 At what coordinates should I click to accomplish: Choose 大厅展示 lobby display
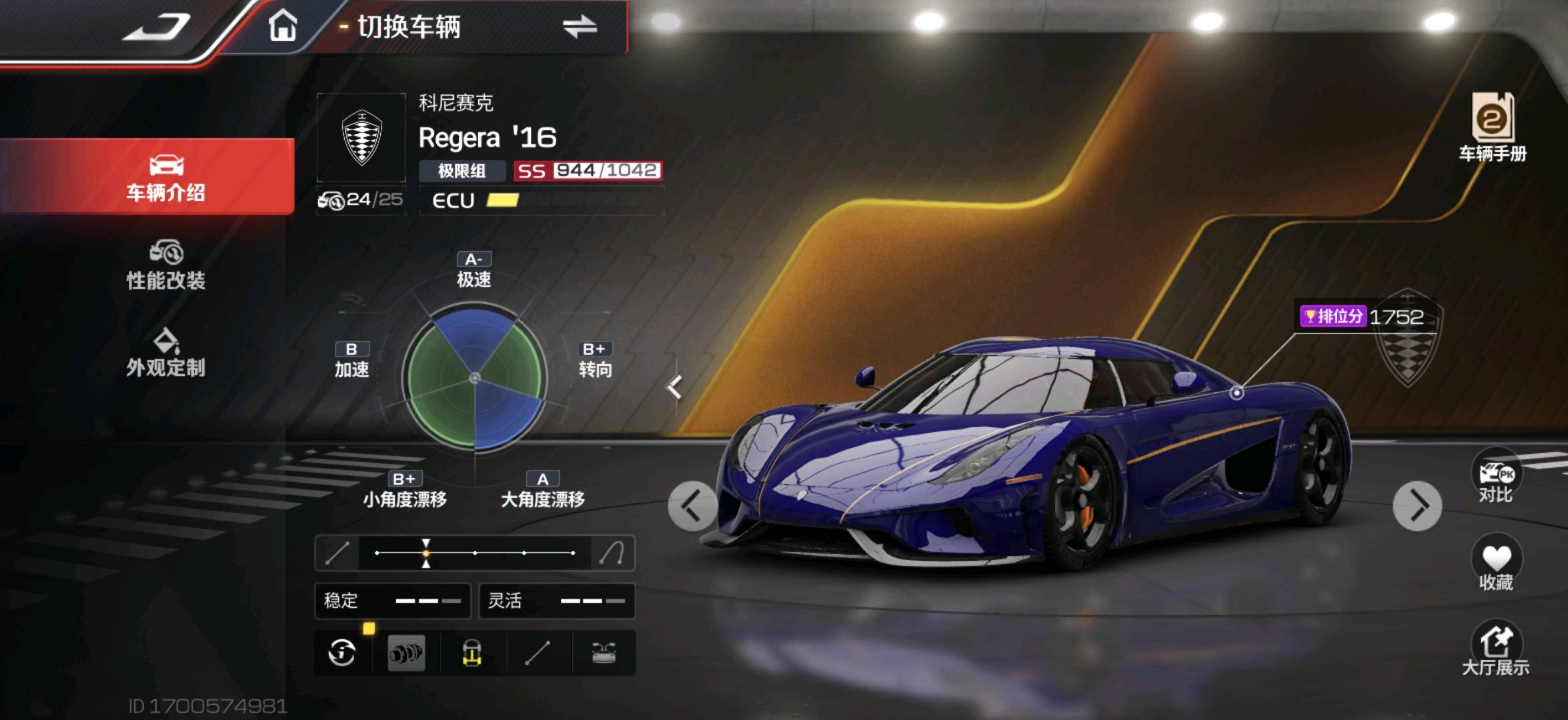pyautogui.click(x=1496, y=649)
